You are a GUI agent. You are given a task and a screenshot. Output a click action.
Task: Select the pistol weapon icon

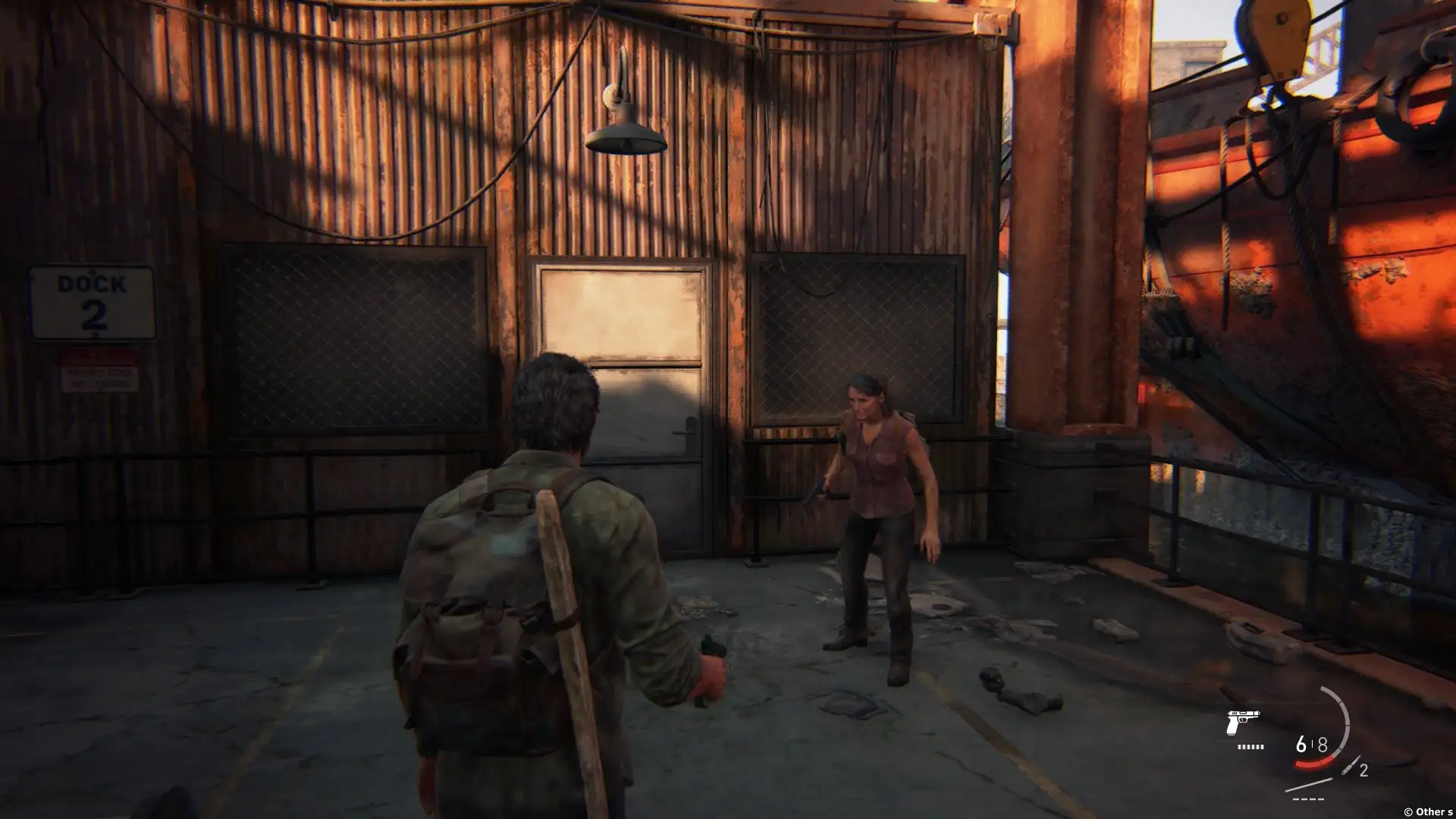point(1242,723)
